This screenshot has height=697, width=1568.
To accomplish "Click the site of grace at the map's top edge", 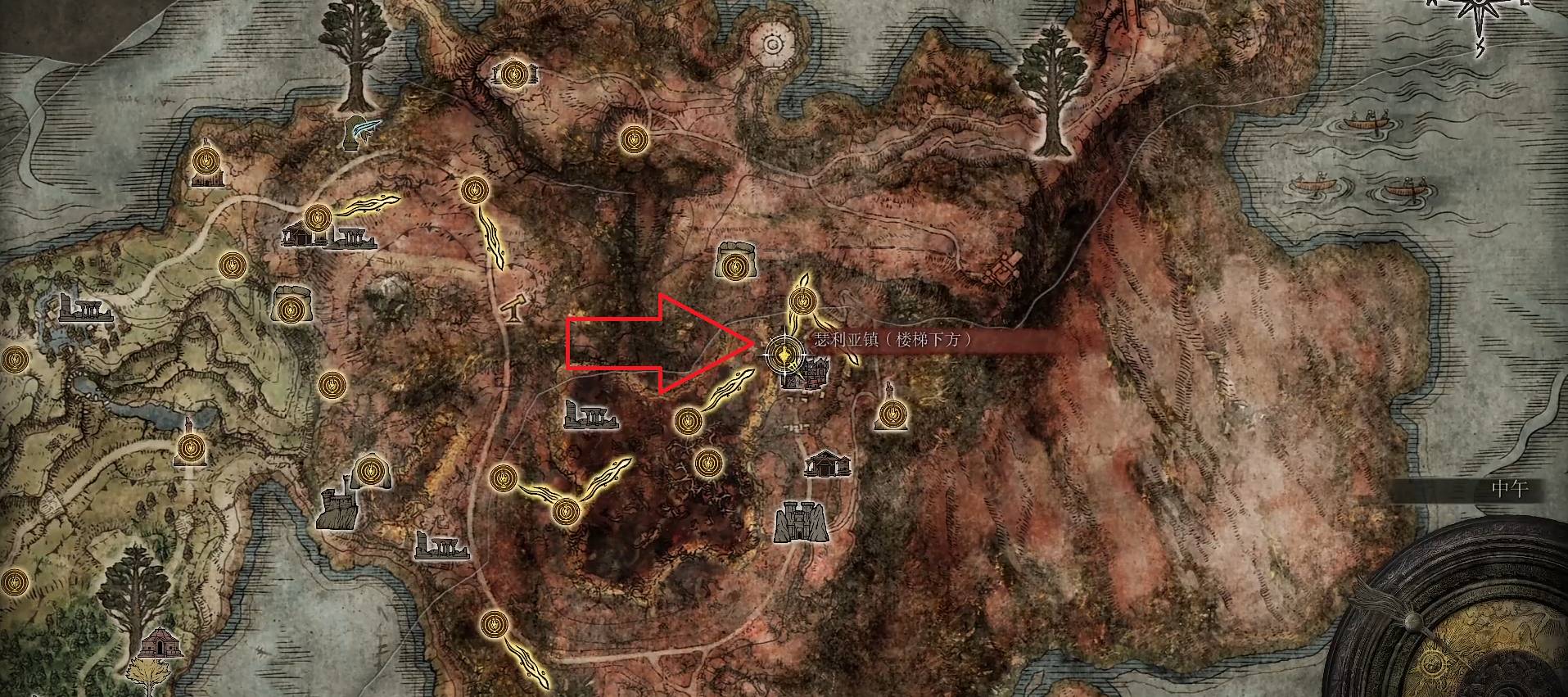I will click(x=516, y=76).
